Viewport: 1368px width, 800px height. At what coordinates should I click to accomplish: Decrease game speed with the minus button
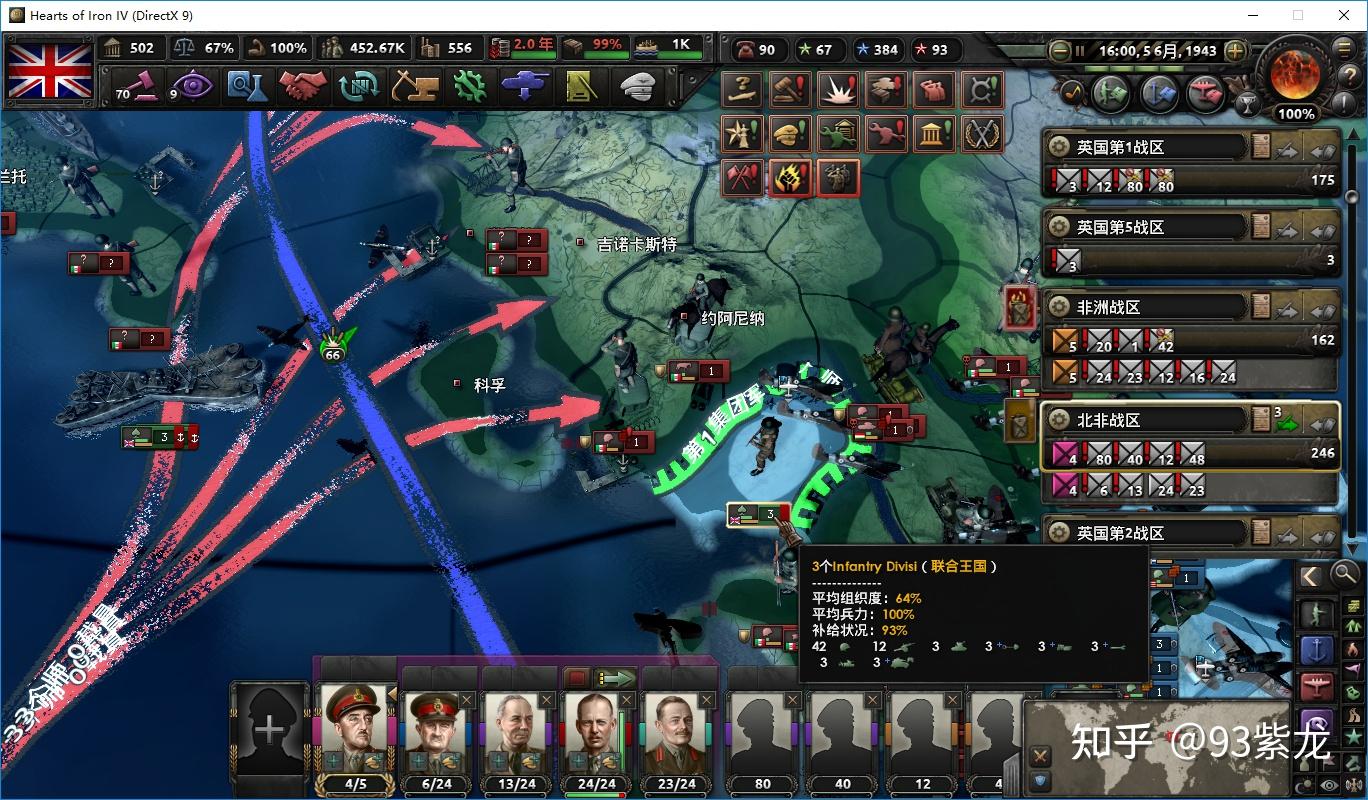1060,50
